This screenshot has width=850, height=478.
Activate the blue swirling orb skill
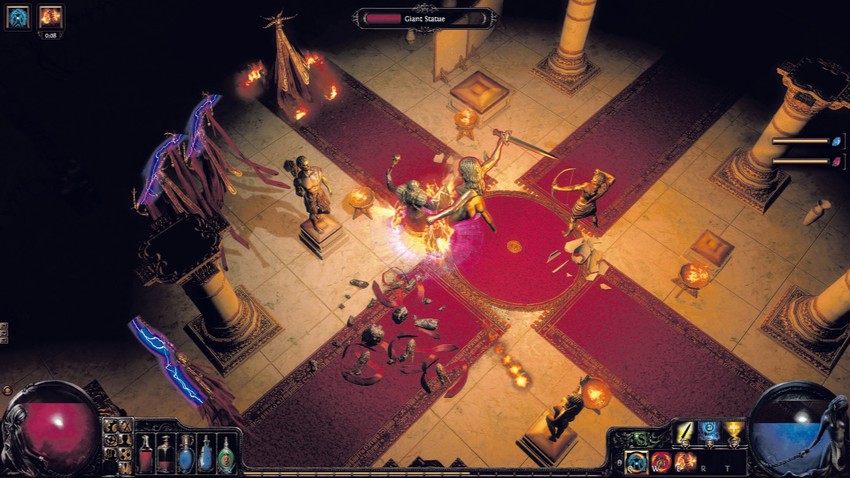tap(709, 434)
